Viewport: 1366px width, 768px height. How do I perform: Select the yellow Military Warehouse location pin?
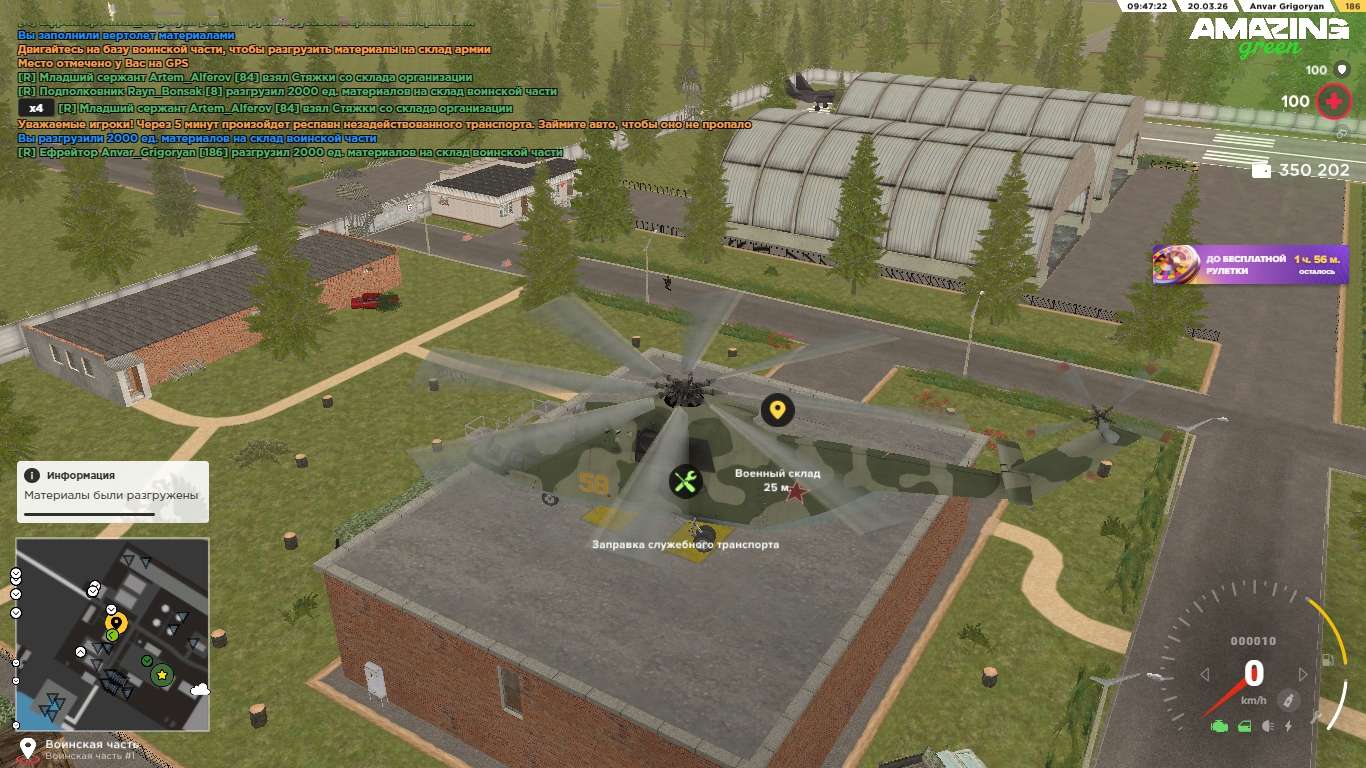click(777, 409)
